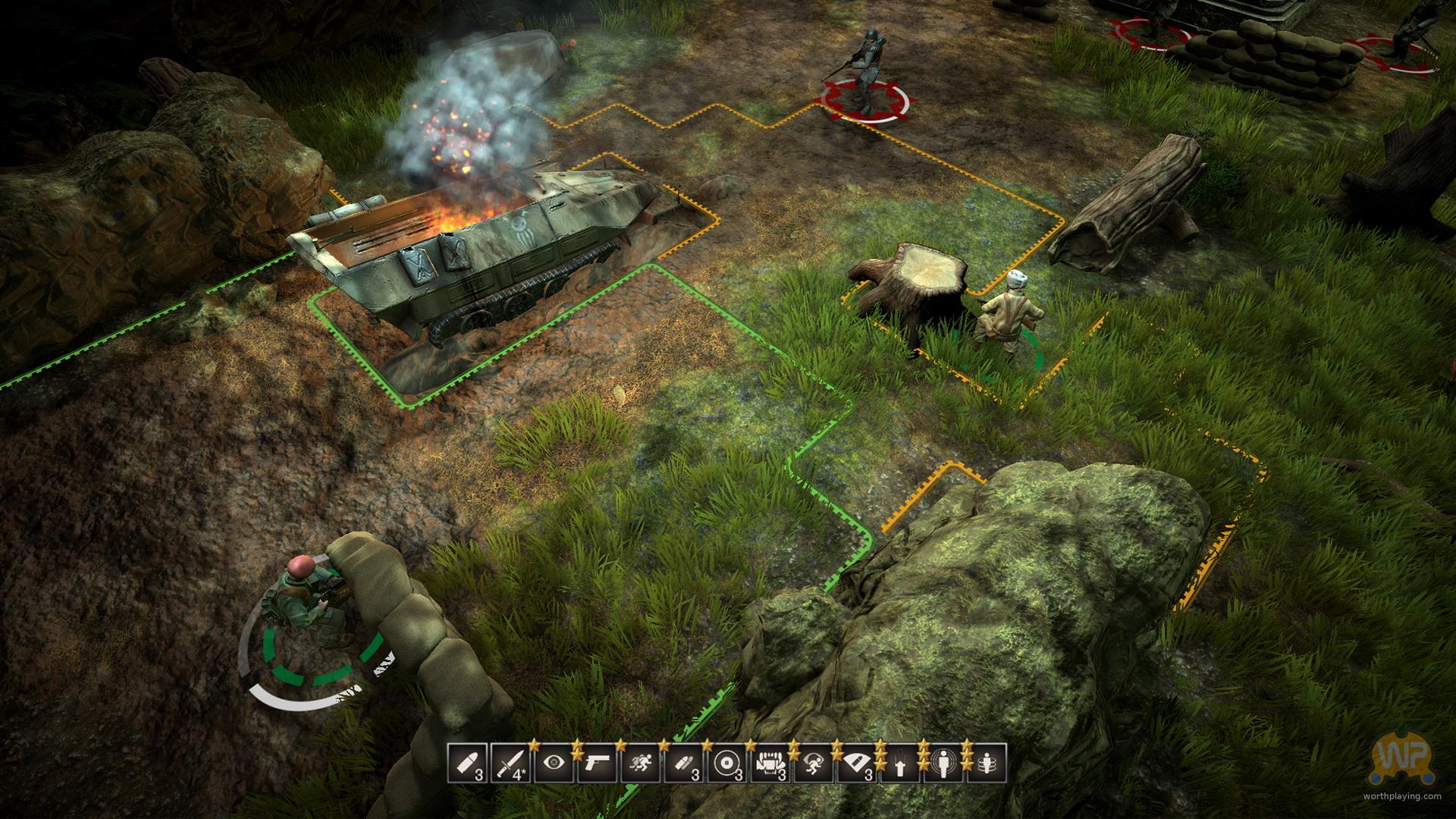Use the bullseye target ability
The image size is (1456, 819).
727,764
